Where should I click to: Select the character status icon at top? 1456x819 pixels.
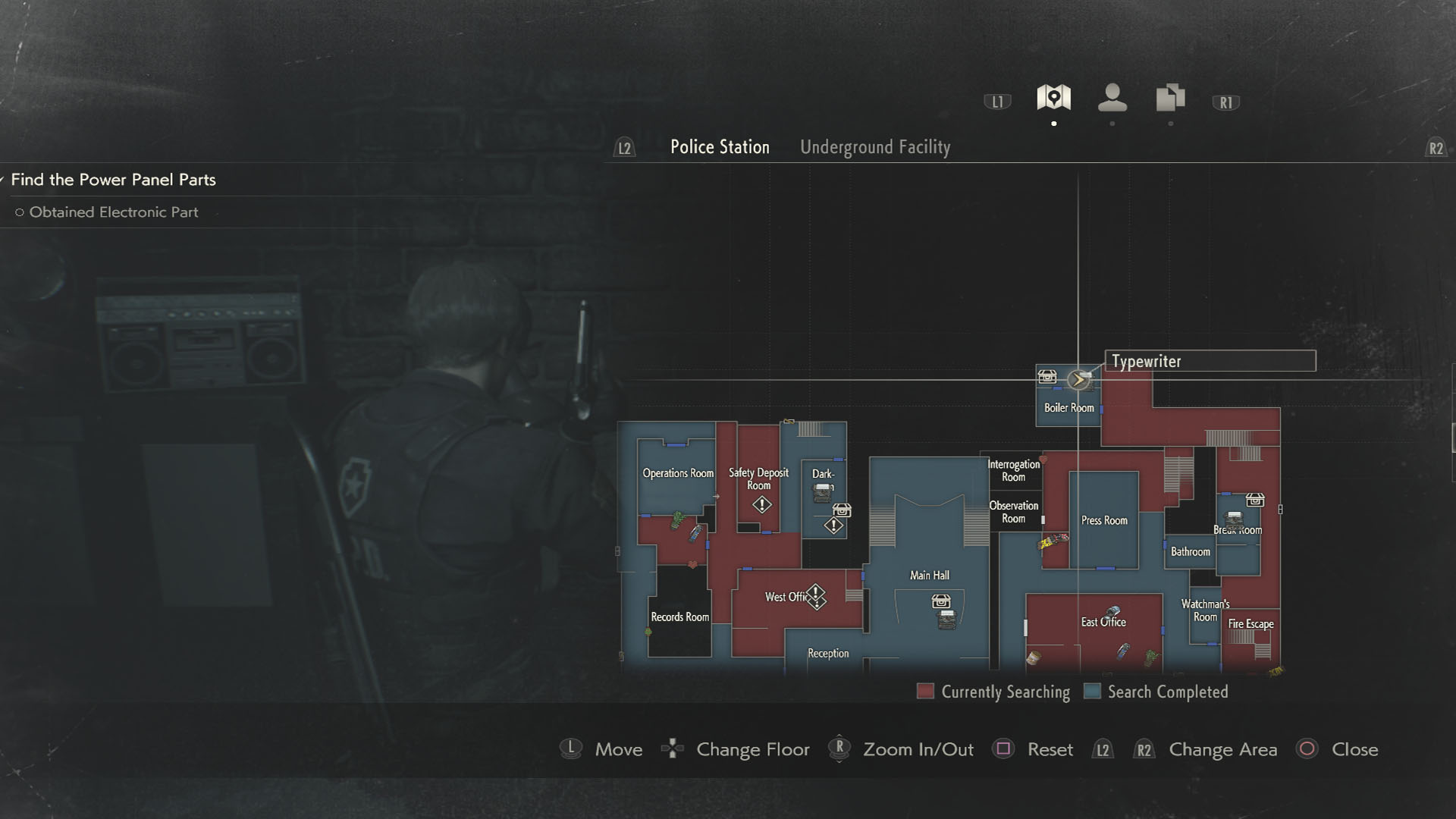1112,97
